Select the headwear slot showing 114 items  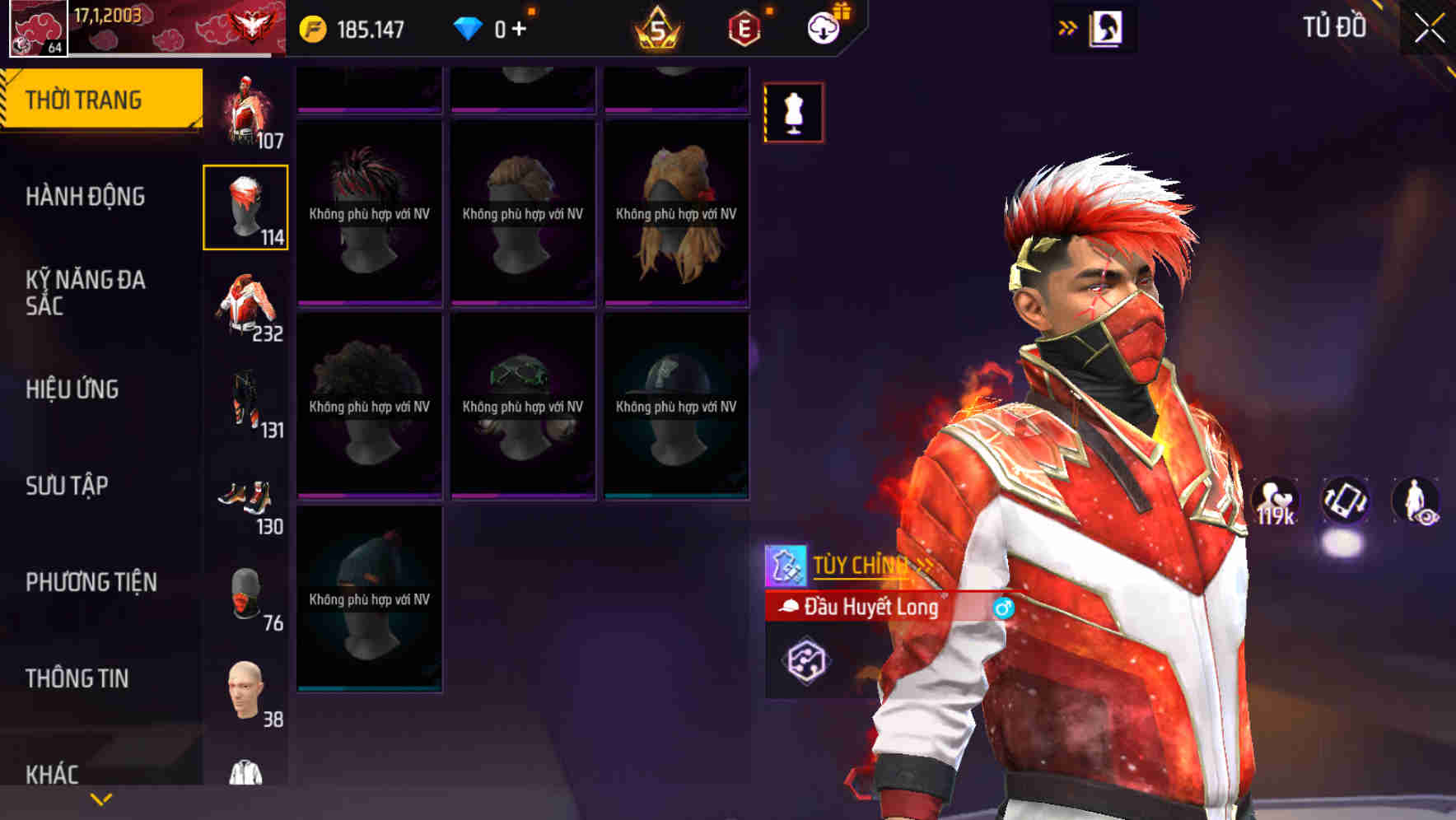click(245, 208)
